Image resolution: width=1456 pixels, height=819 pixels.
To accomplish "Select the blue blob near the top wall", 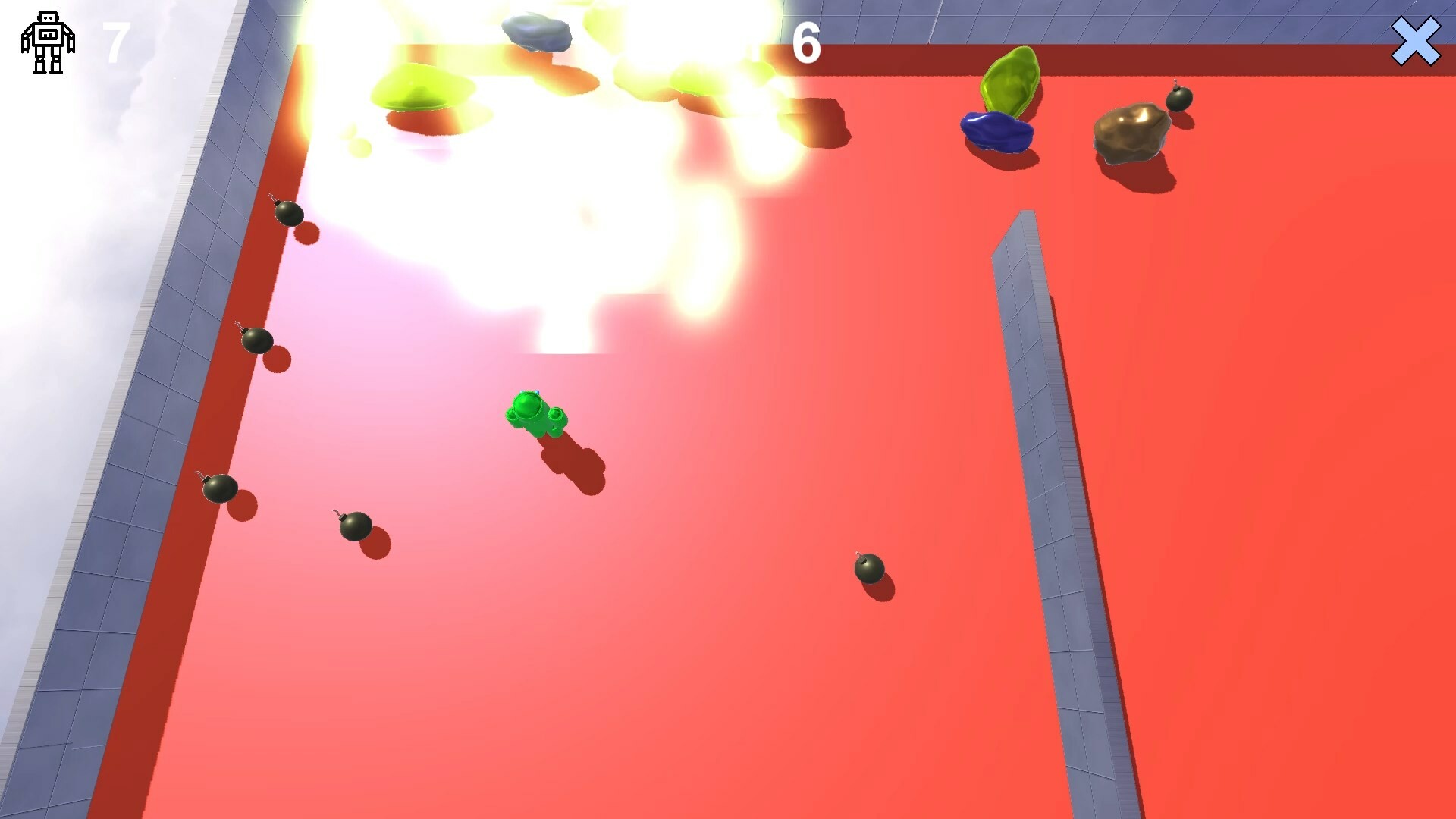I will point(997,133).
